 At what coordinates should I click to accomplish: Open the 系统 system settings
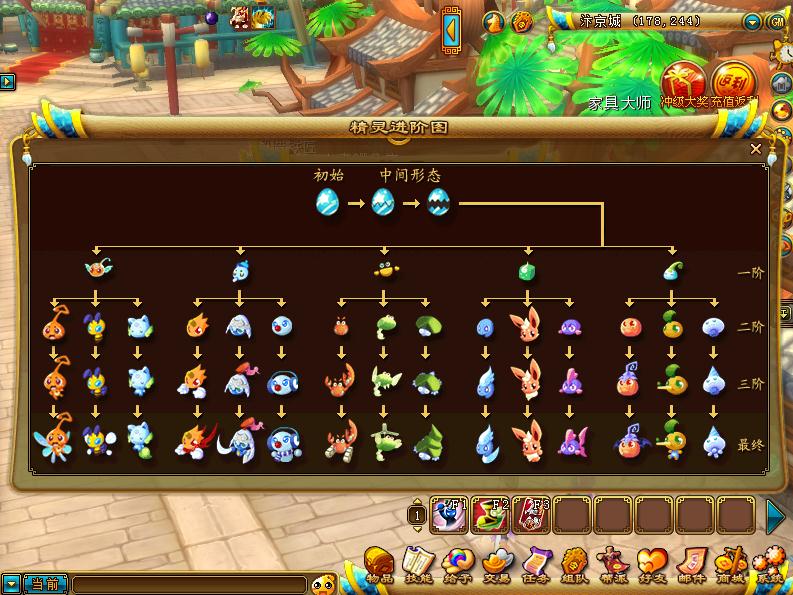(x=770, y=563)
